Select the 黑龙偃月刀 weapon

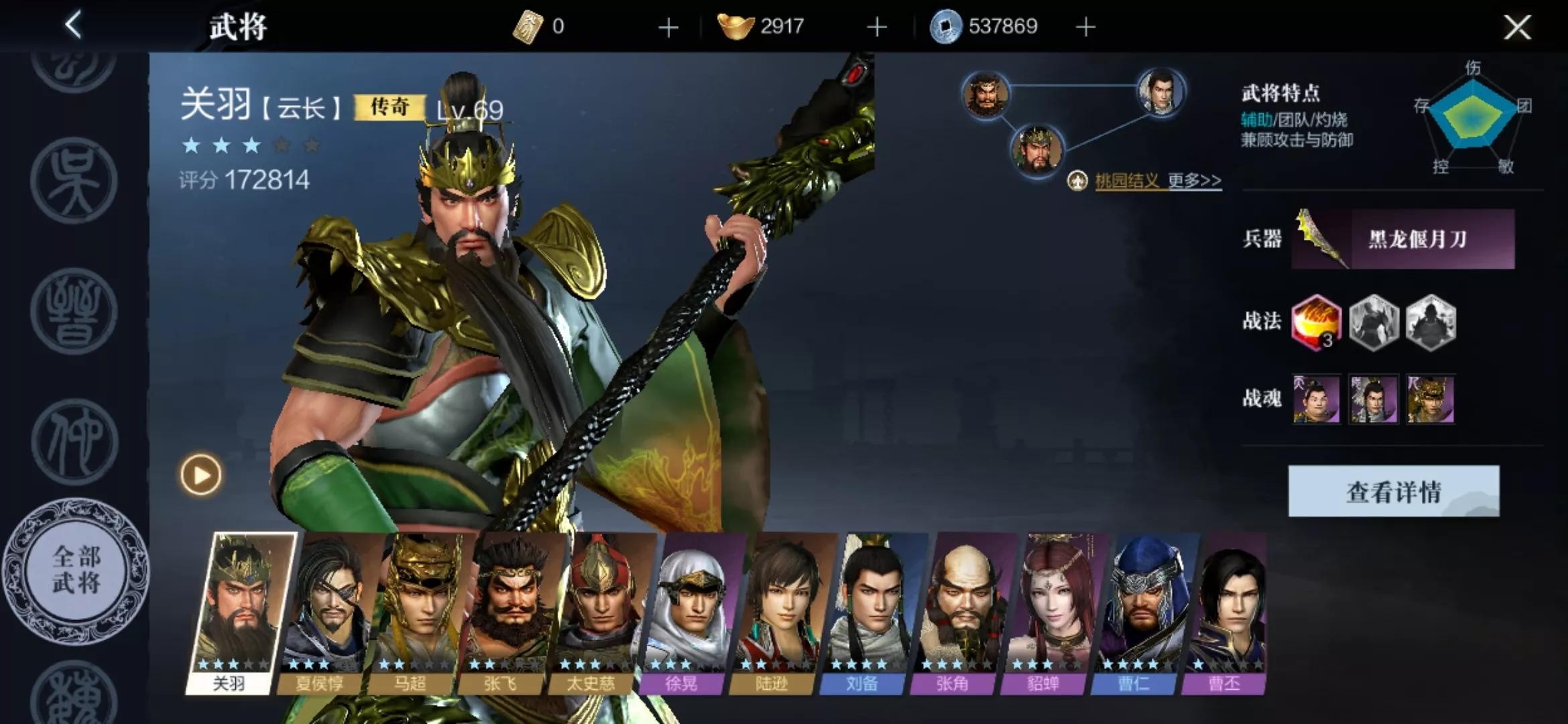point(1402,239)
